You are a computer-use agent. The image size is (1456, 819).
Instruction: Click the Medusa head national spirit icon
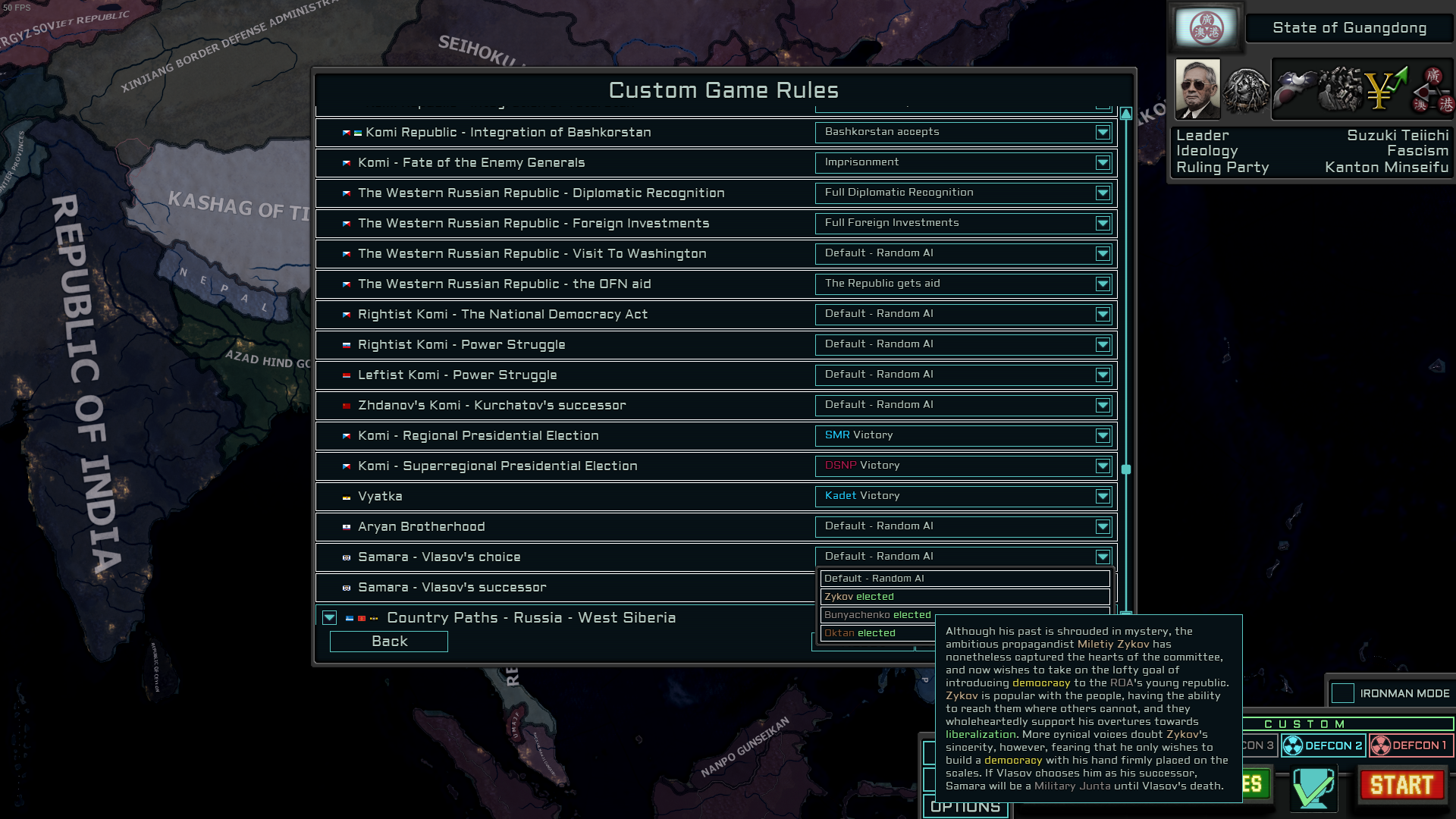pos(1247,91)
